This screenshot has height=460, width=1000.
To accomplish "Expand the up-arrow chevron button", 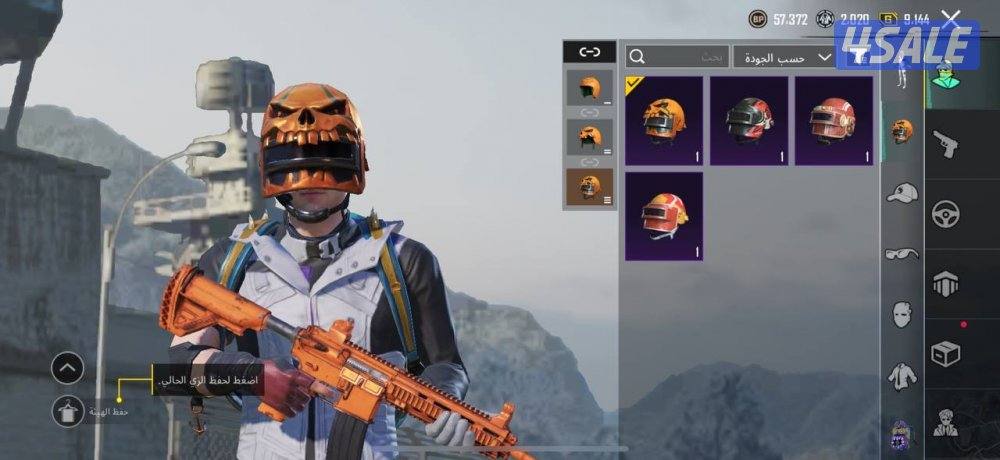I will (x=67, y=368).
